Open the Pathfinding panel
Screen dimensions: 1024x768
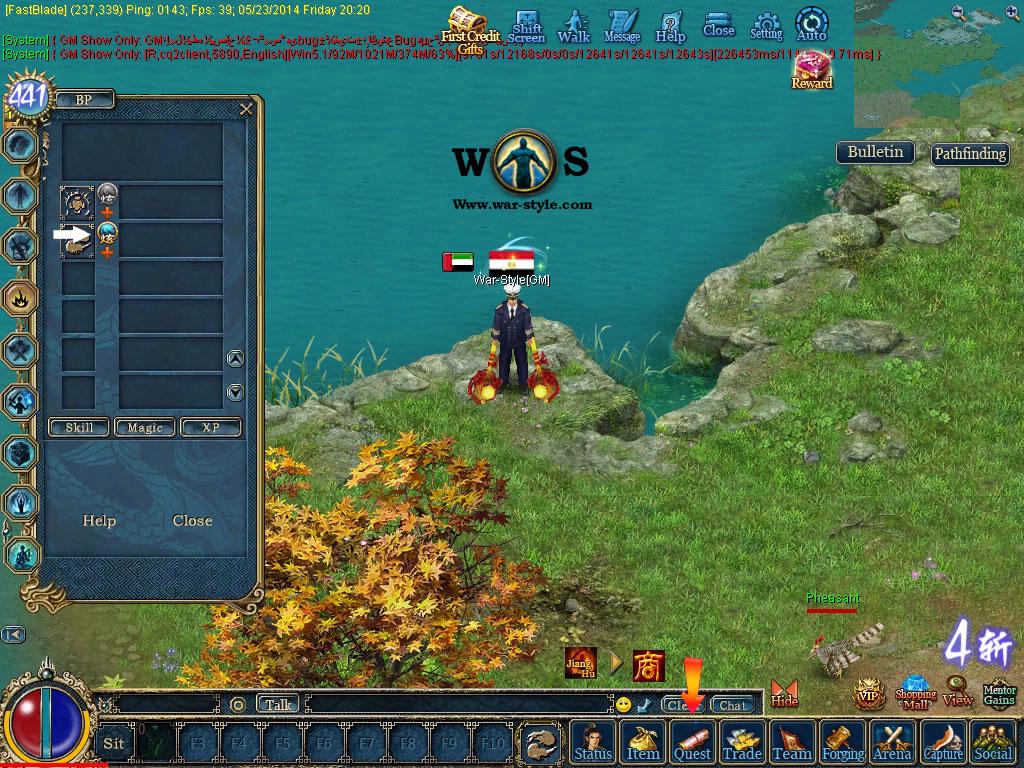pos(969,154)
